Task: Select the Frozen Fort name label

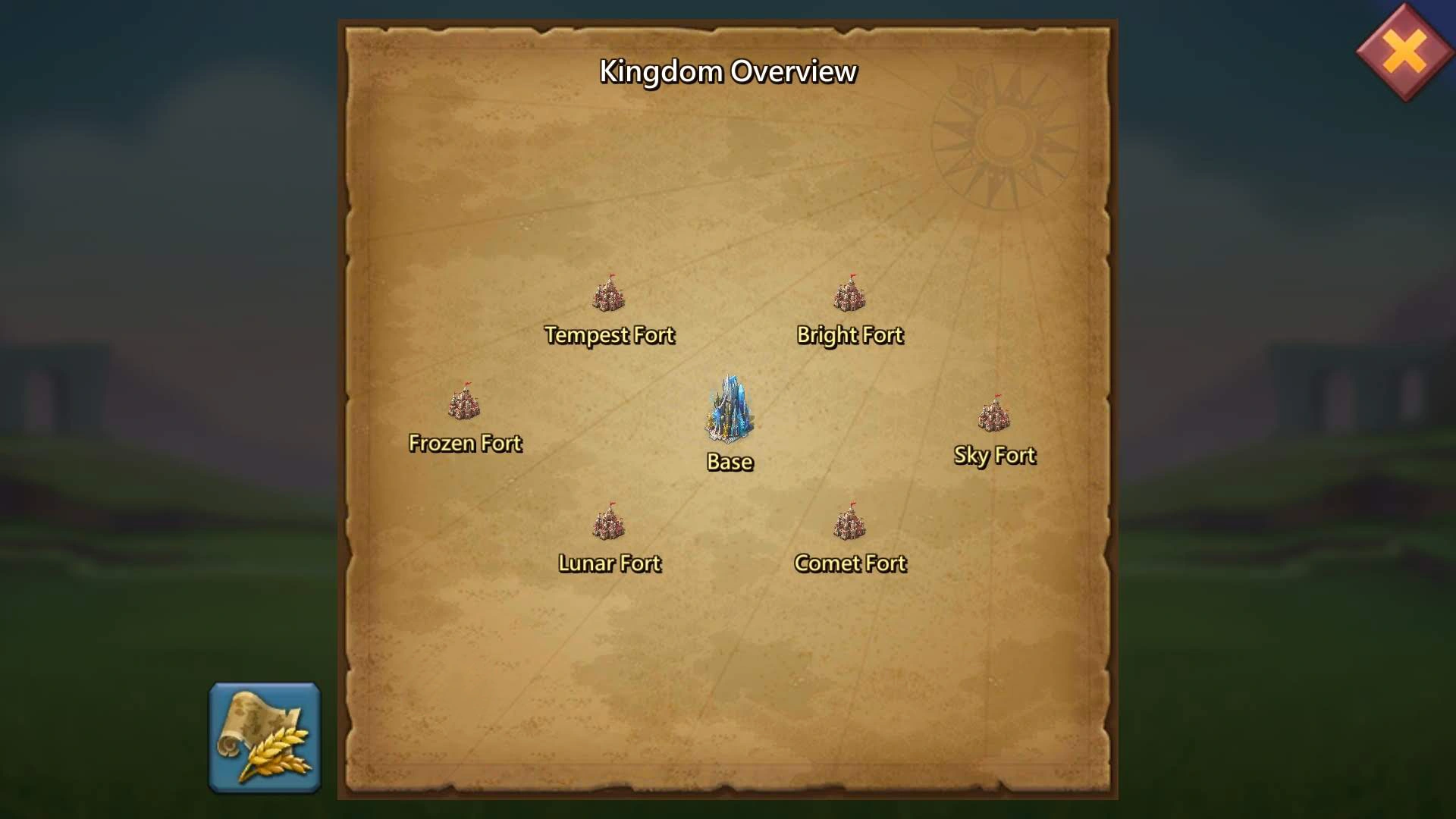Action: pyautogui.click(x=466, y=443)
